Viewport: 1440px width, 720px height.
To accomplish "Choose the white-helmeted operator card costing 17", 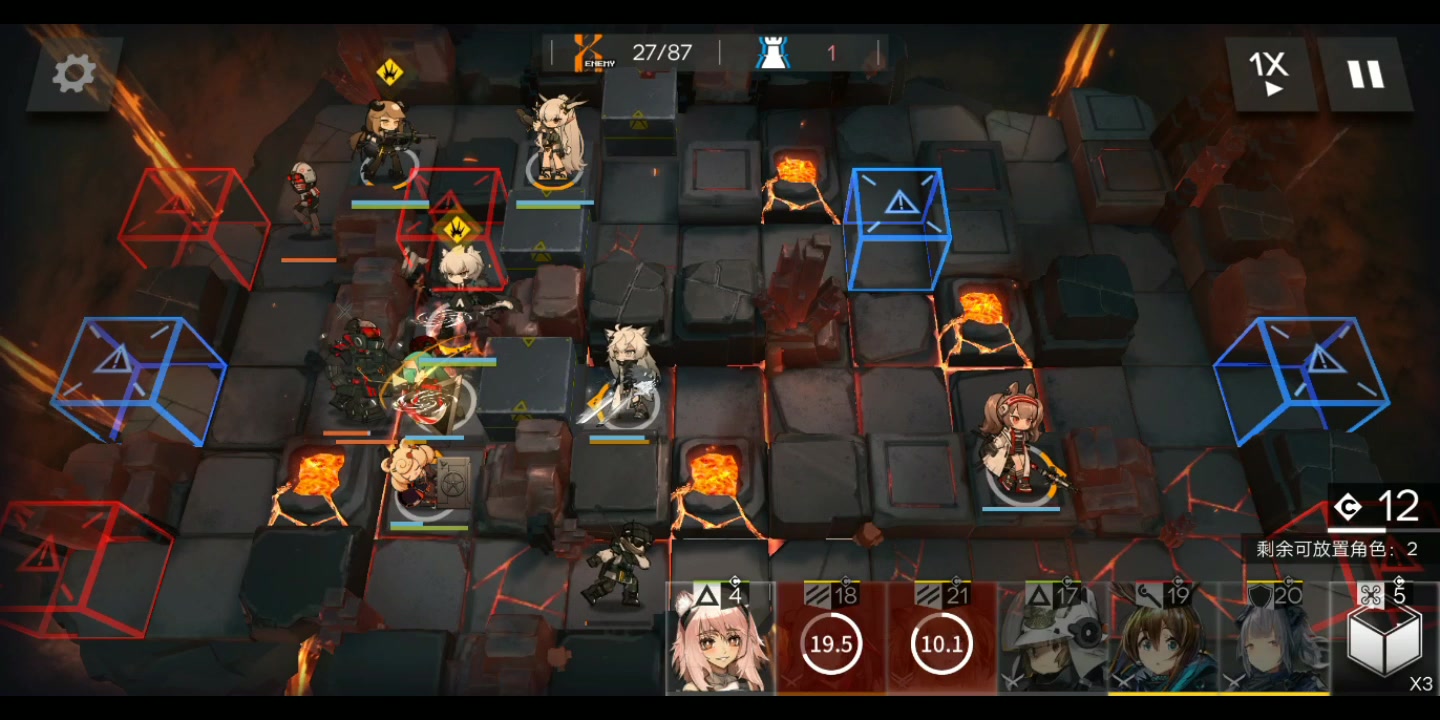I will 1052,640.
